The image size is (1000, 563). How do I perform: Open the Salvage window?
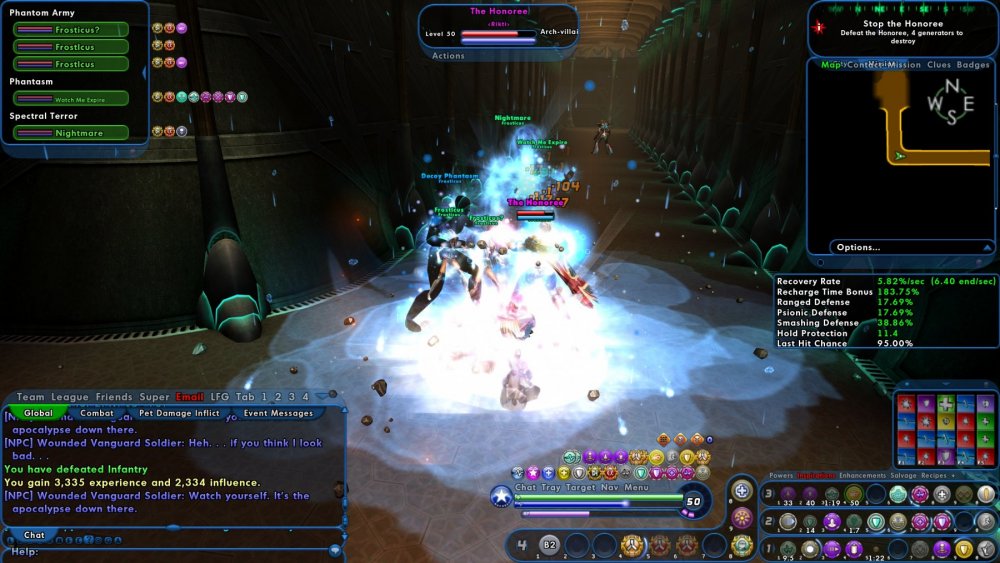pyautogui.click(x=929, y=476)
